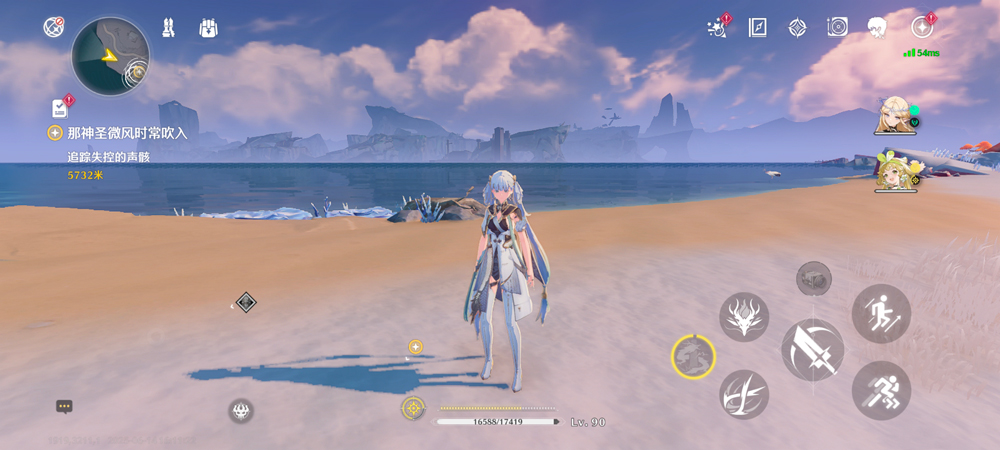Open the four-point star diamond icon
This screenshot has height=450, width=1000.
797,27
